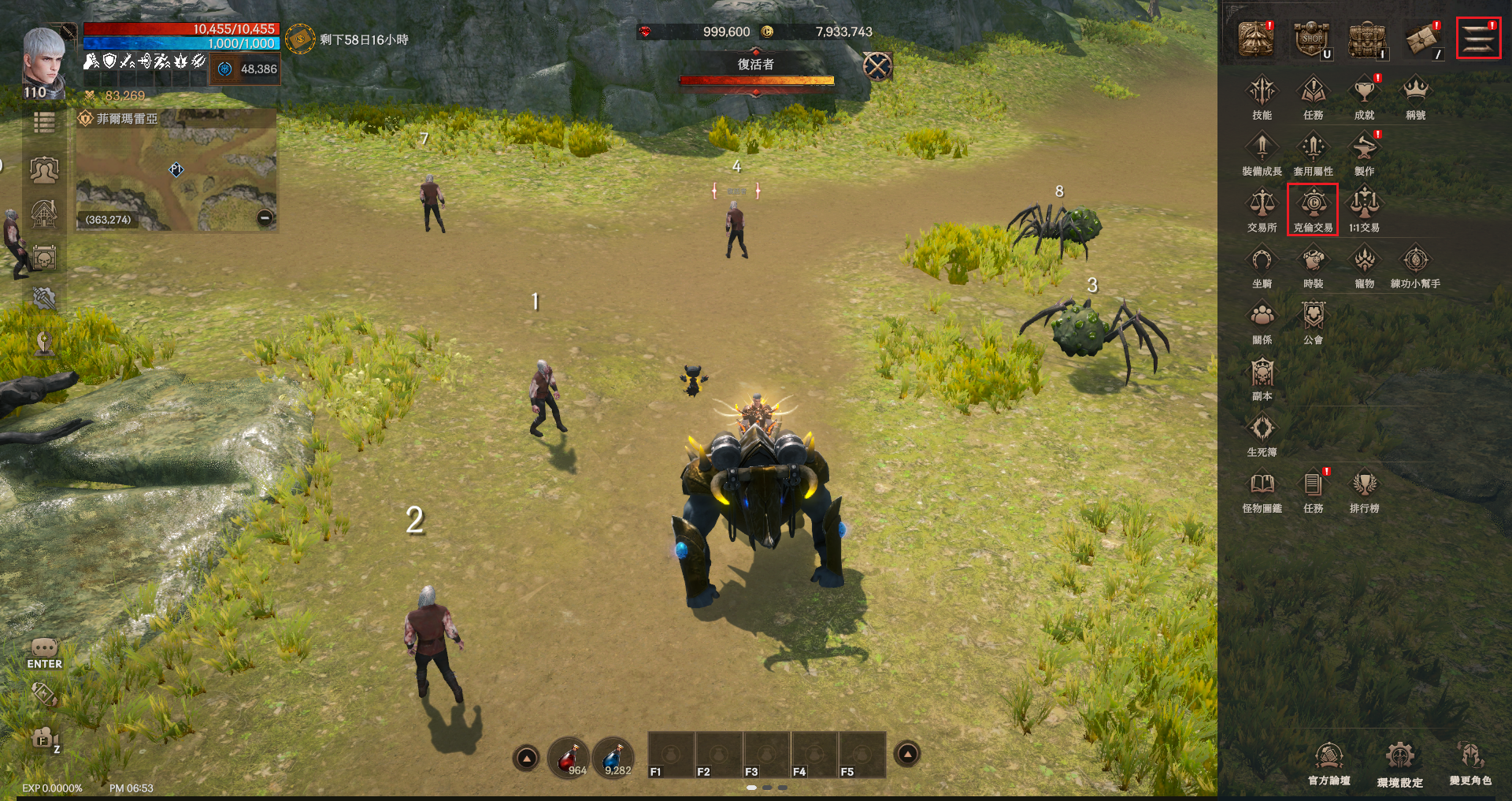Show the 寵物 pet panel

pos(1364,265)
